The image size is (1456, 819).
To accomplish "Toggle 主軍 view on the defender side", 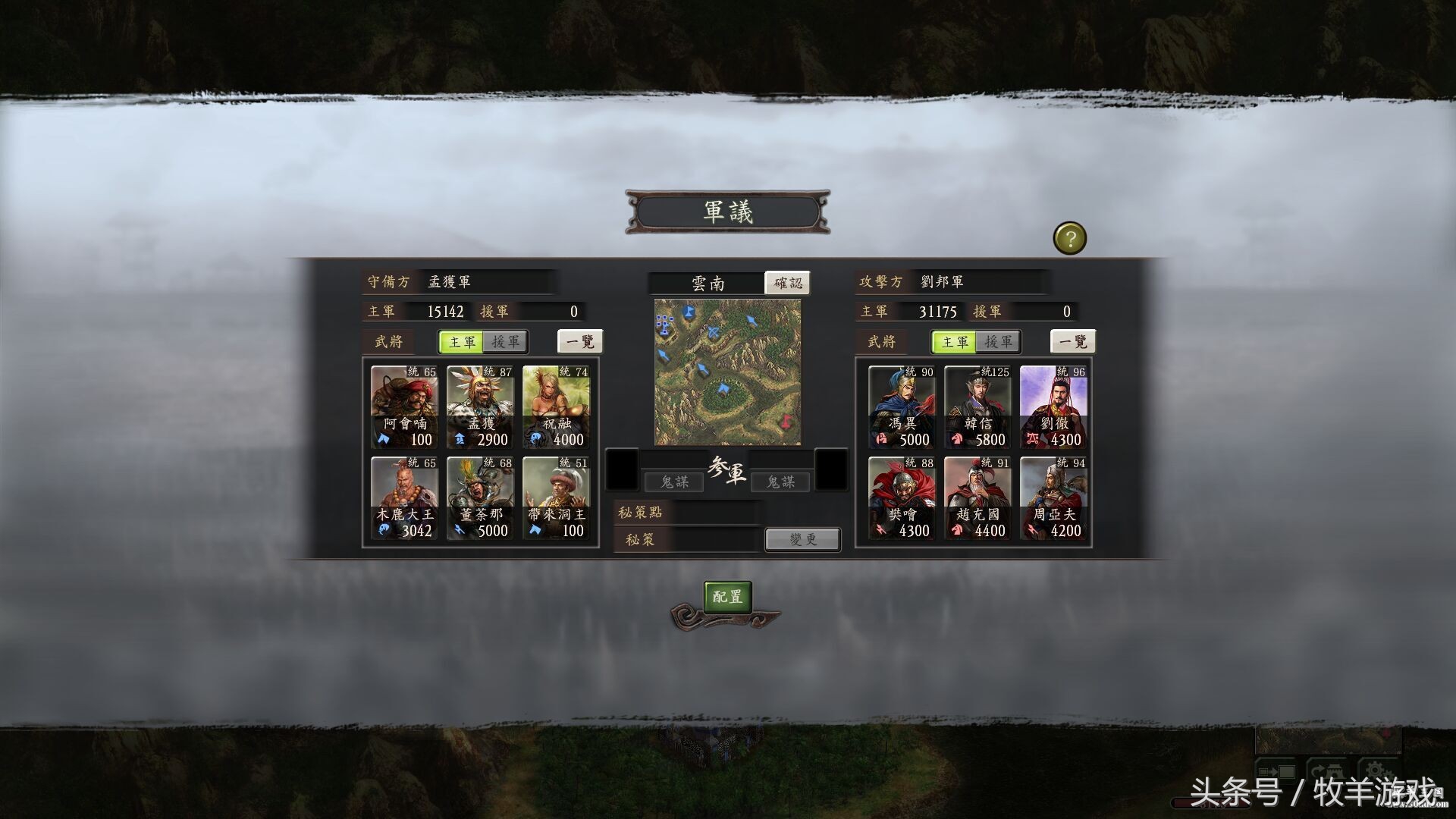I will pos(463,342).
